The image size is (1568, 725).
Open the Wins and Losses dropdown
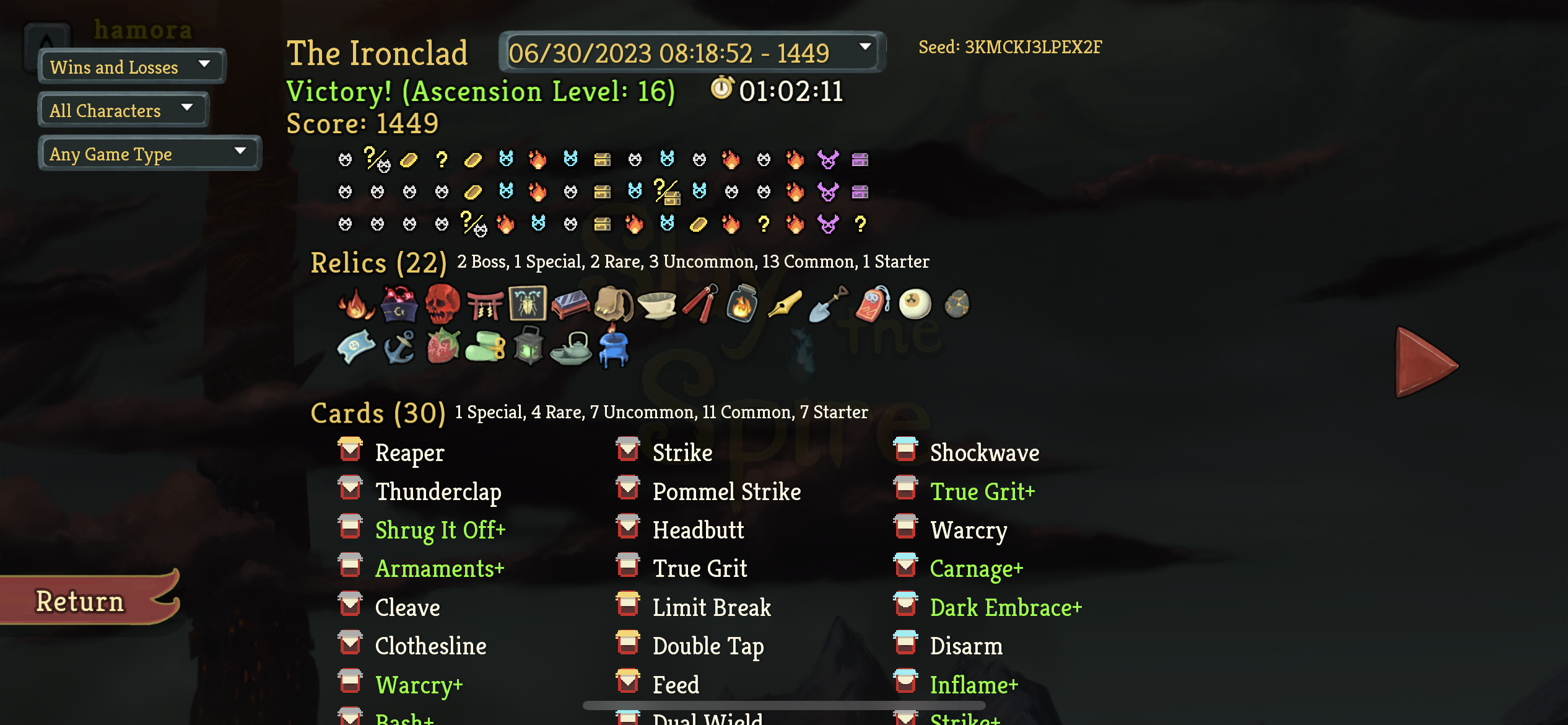pyautogui.click(x=130, y=66)
